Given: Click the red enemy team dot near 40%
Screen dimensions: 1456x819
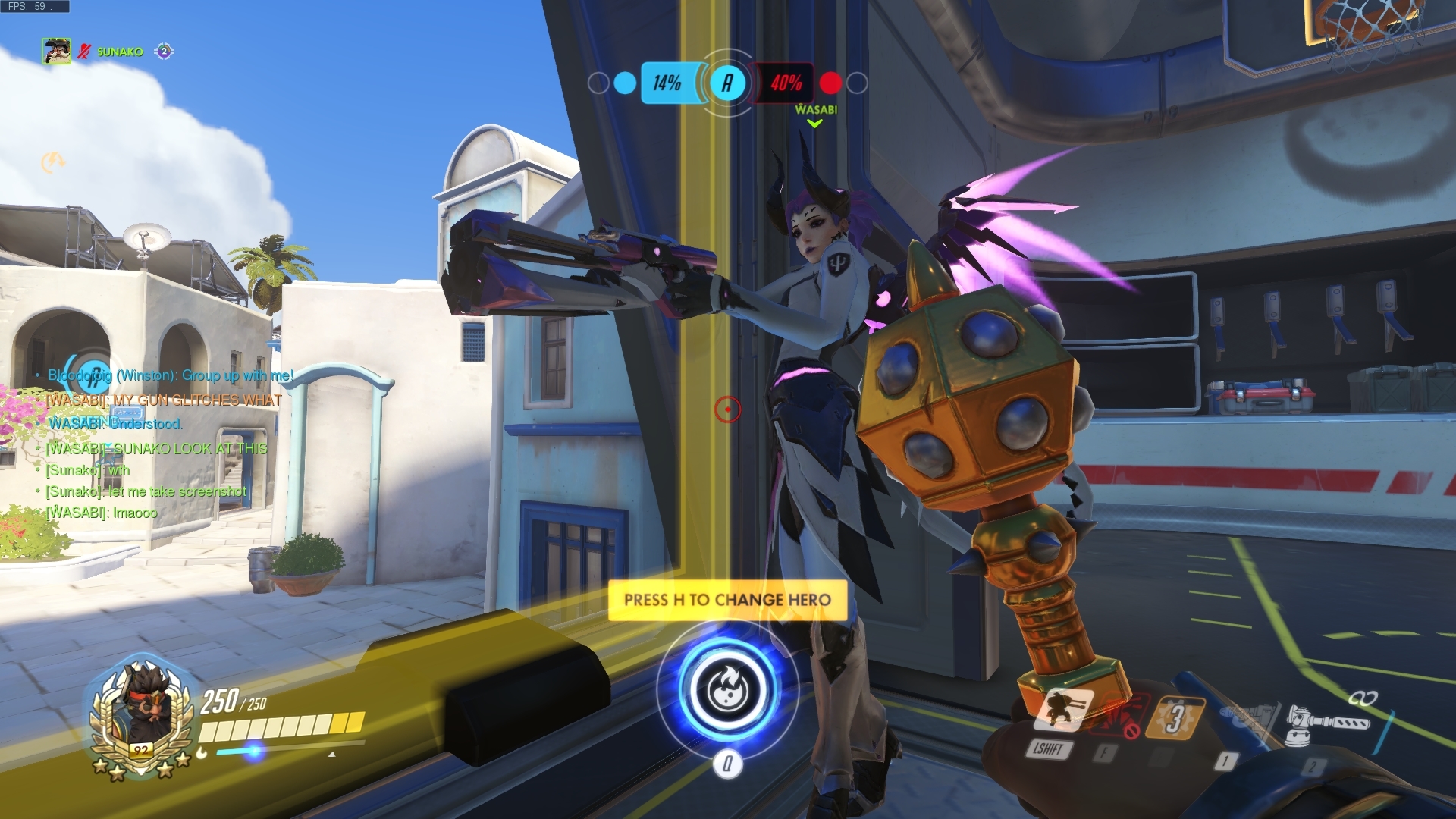Looking at the screenshot, I should pyautogui.click(x=830, y=83).
